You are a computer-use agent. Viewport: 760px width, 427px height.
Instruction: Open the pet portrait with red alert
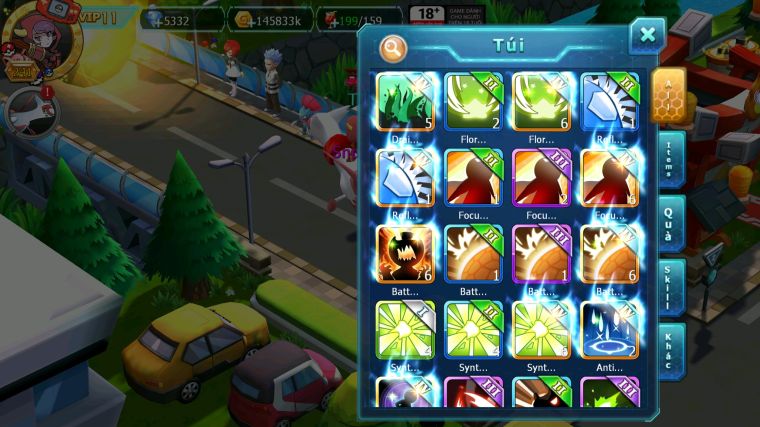(x=30, y=112)
